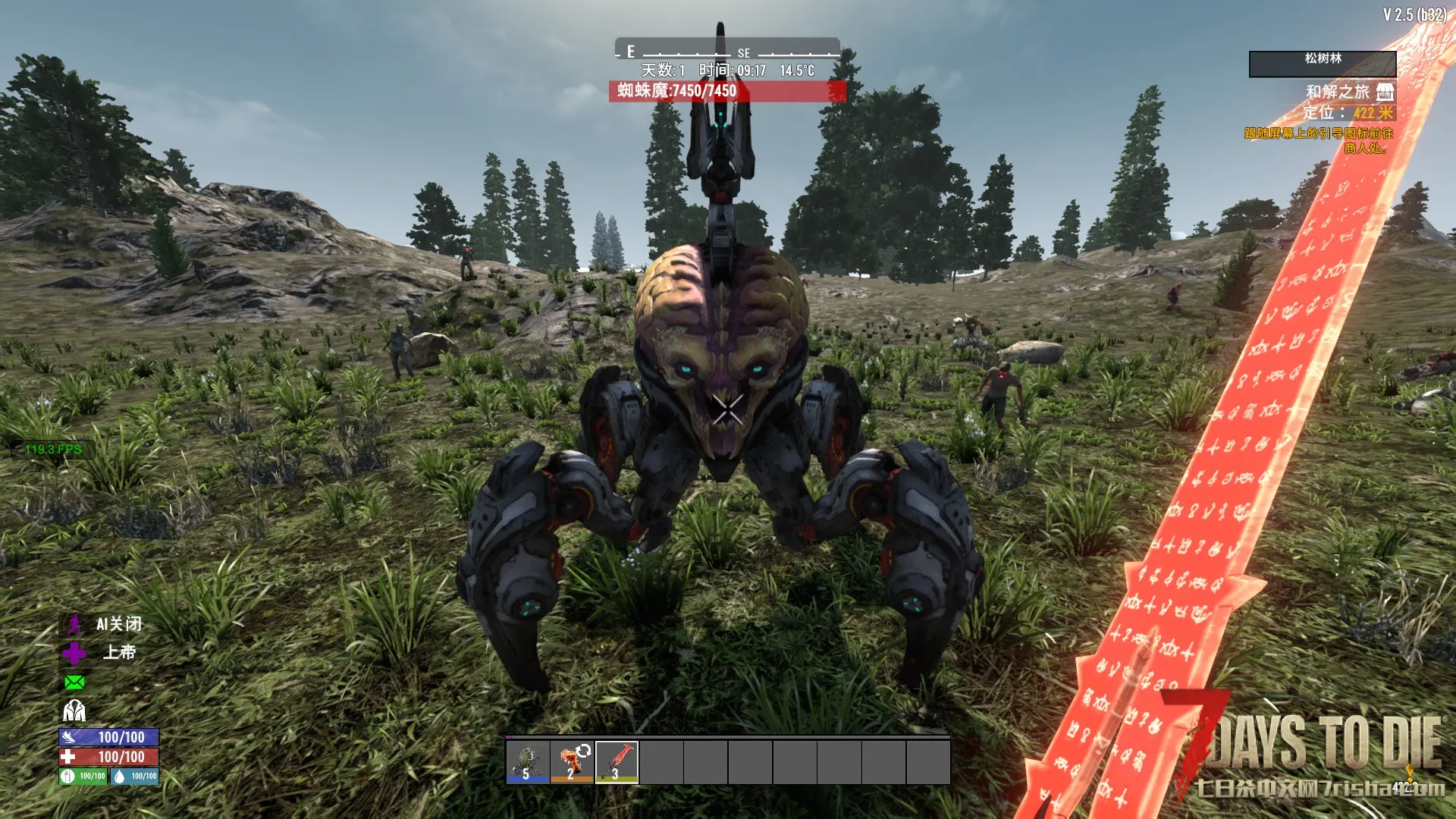Click the 和解之旅 quest tracker title

(1338, 93)
